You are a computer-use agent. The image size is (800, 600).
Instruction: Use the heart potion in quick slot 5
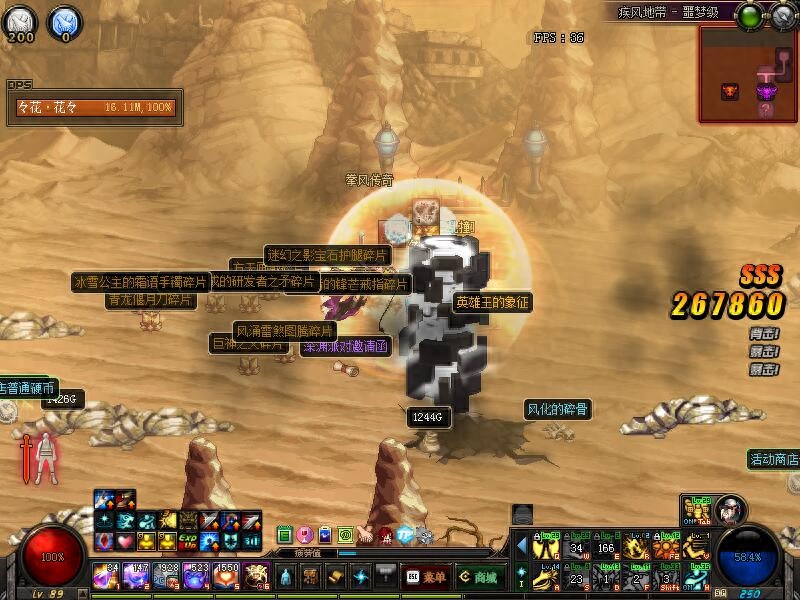click(x=227, y=576)
